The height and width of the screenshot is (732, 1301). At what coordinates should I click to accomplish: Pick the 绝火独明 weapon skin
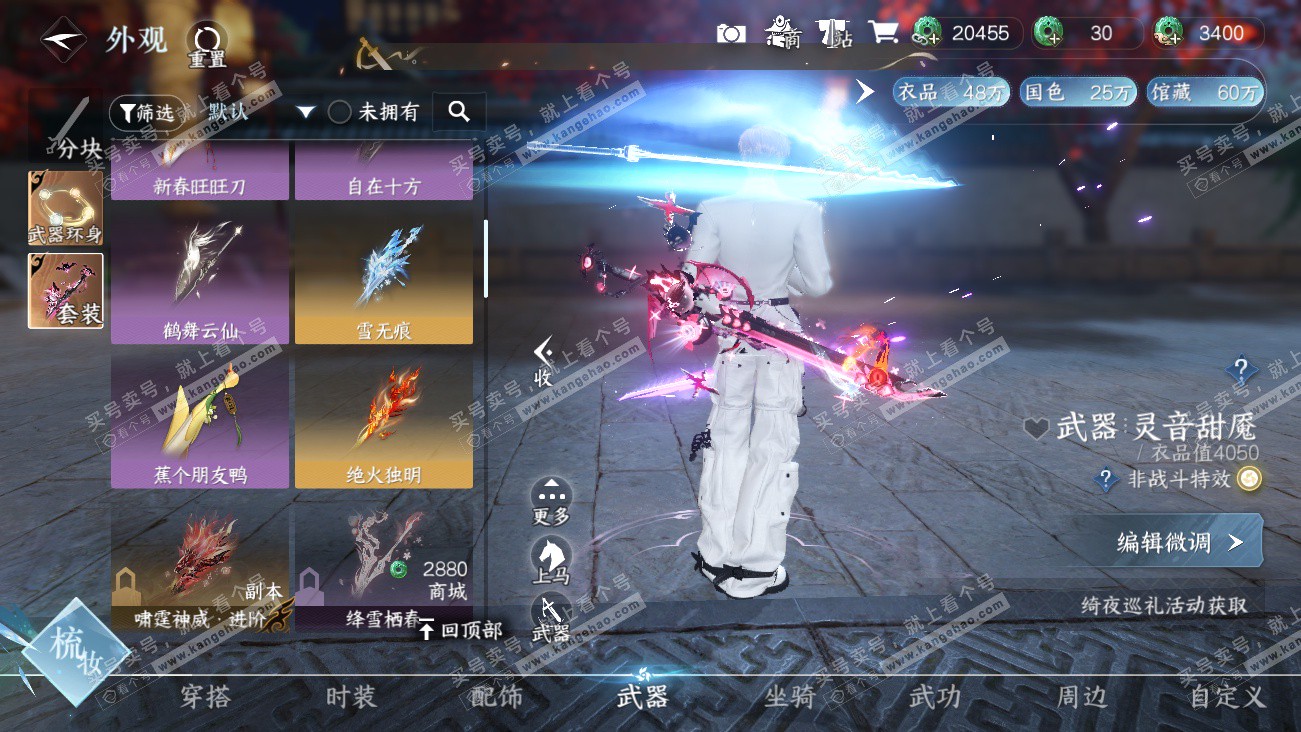tap(383, 420)
